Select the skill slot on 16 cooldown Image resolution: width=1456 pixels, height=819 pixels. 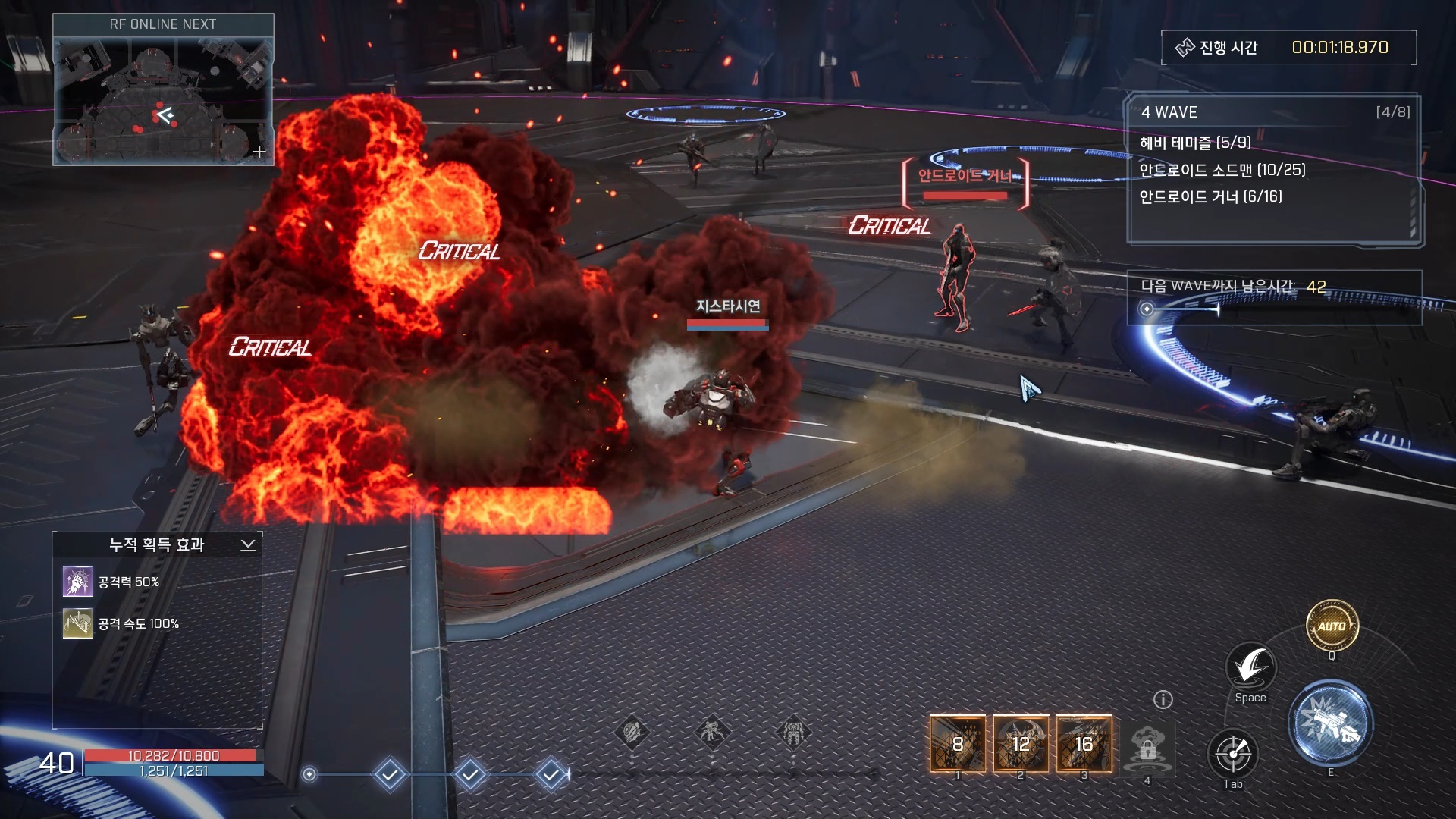click(1084, 744)
